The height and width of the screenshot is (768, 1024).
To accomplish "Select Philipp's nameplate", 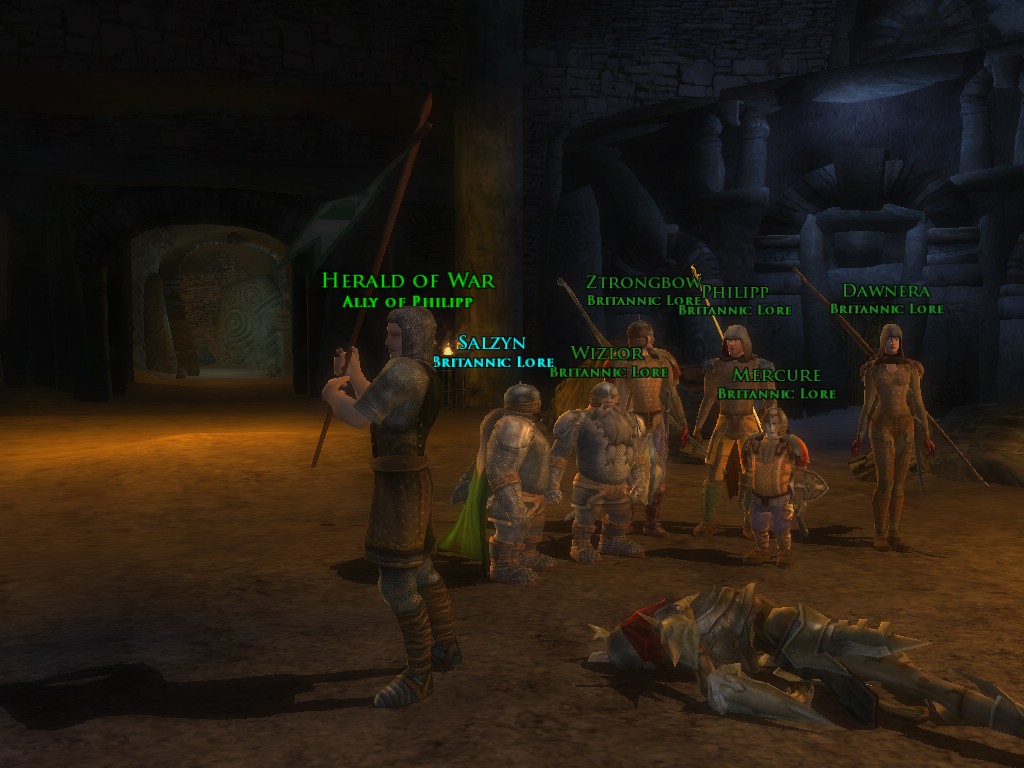I will [735, 292].
